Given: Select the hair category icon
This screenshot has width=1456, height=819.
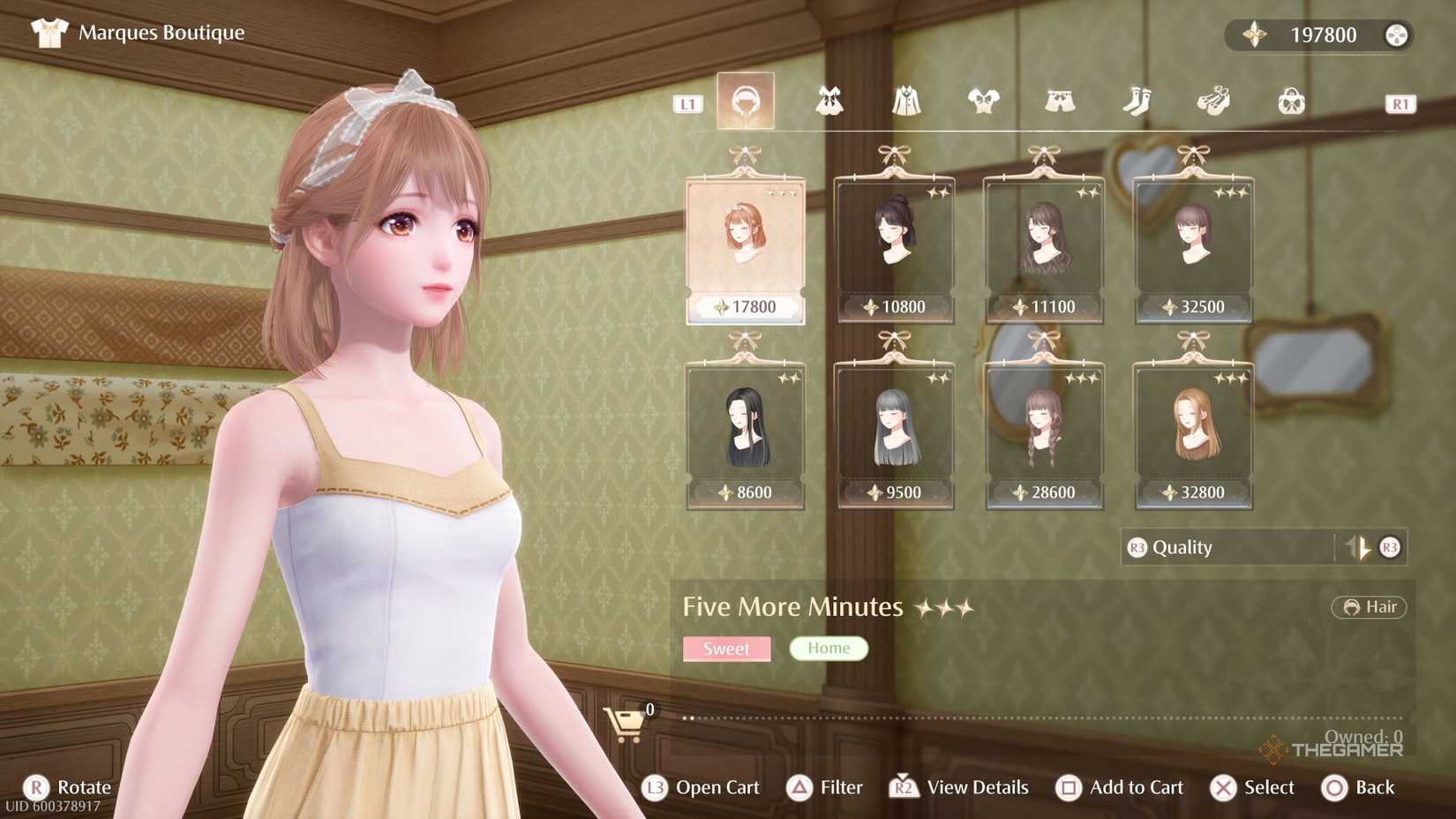Looking at the screenshot, I should click(x=746, y=100).
